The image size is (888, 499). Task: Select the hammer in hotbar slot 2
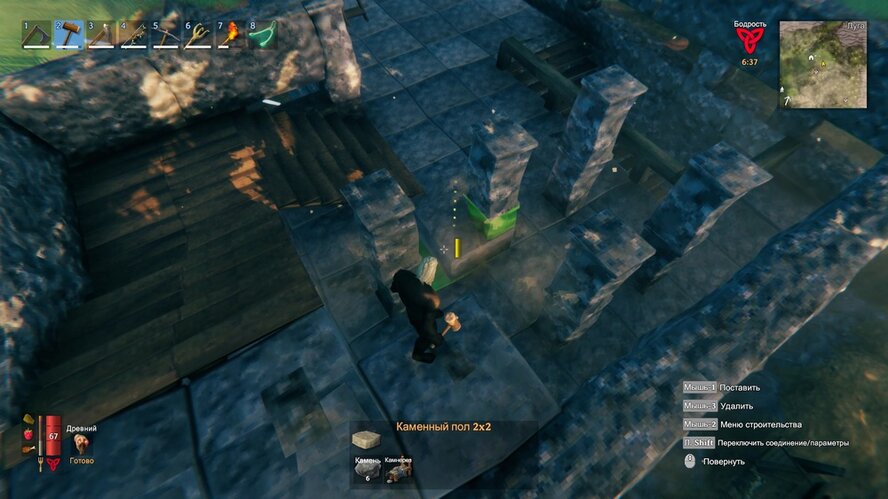[68, 34]
